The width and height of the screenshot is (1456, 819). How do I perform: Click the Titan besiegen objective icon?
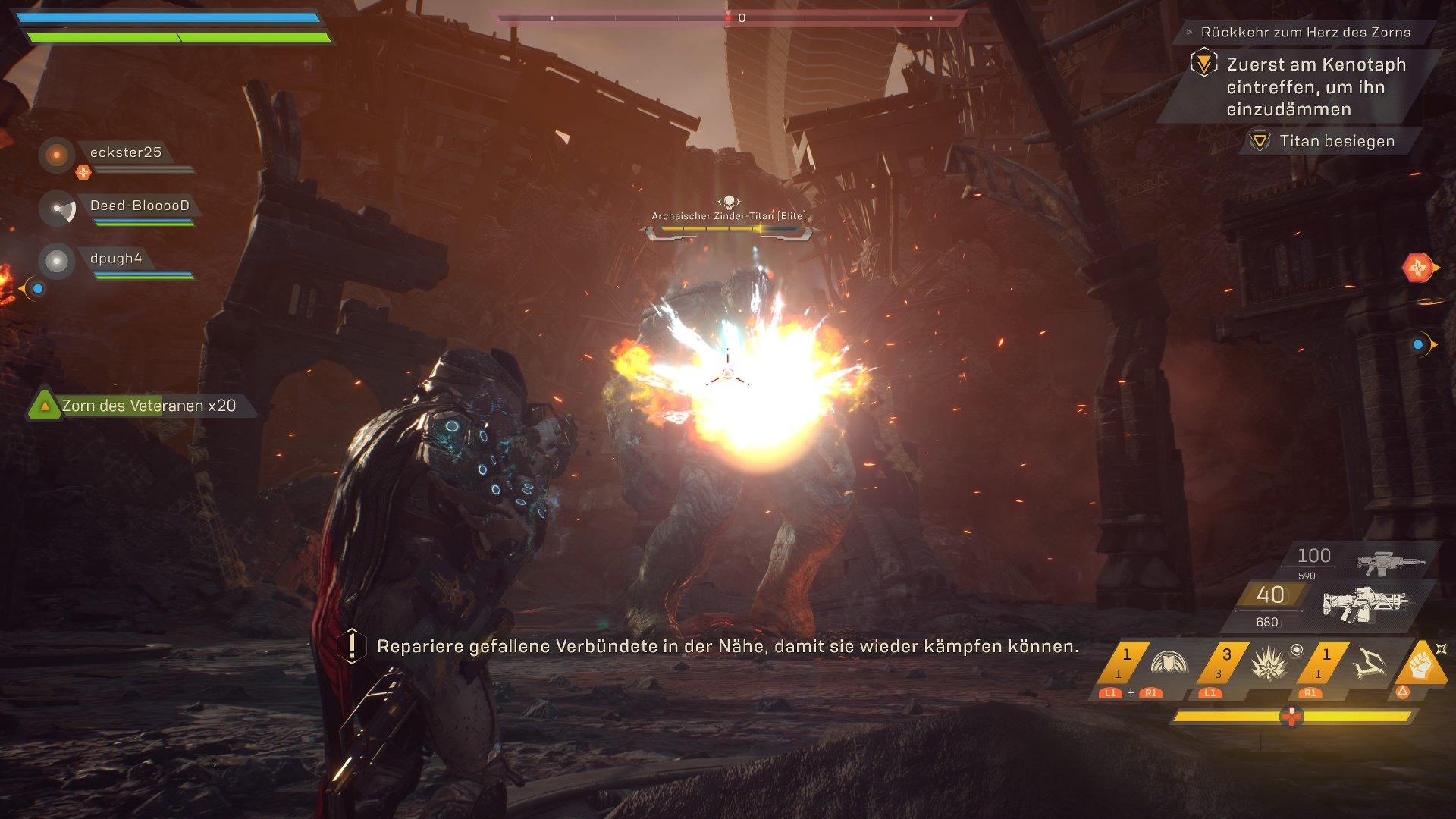pos(1261,141)
